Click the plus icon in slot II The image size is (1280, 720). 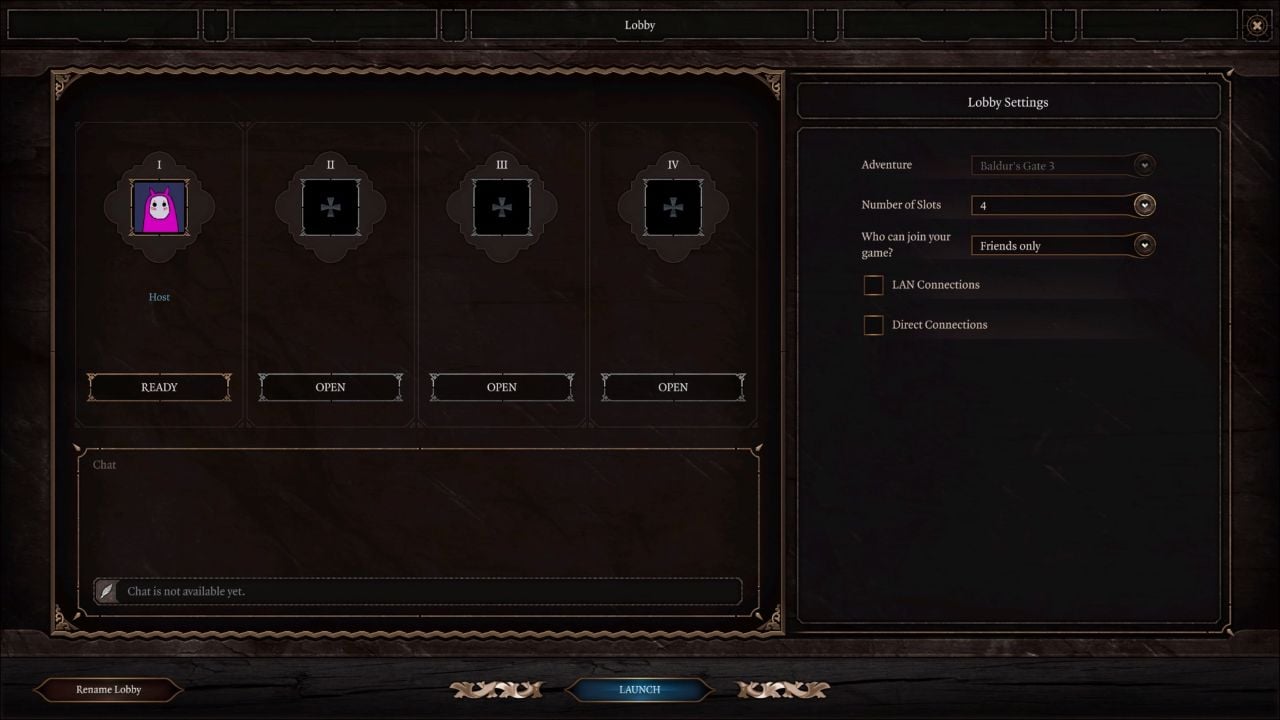[x=330, y=207]
